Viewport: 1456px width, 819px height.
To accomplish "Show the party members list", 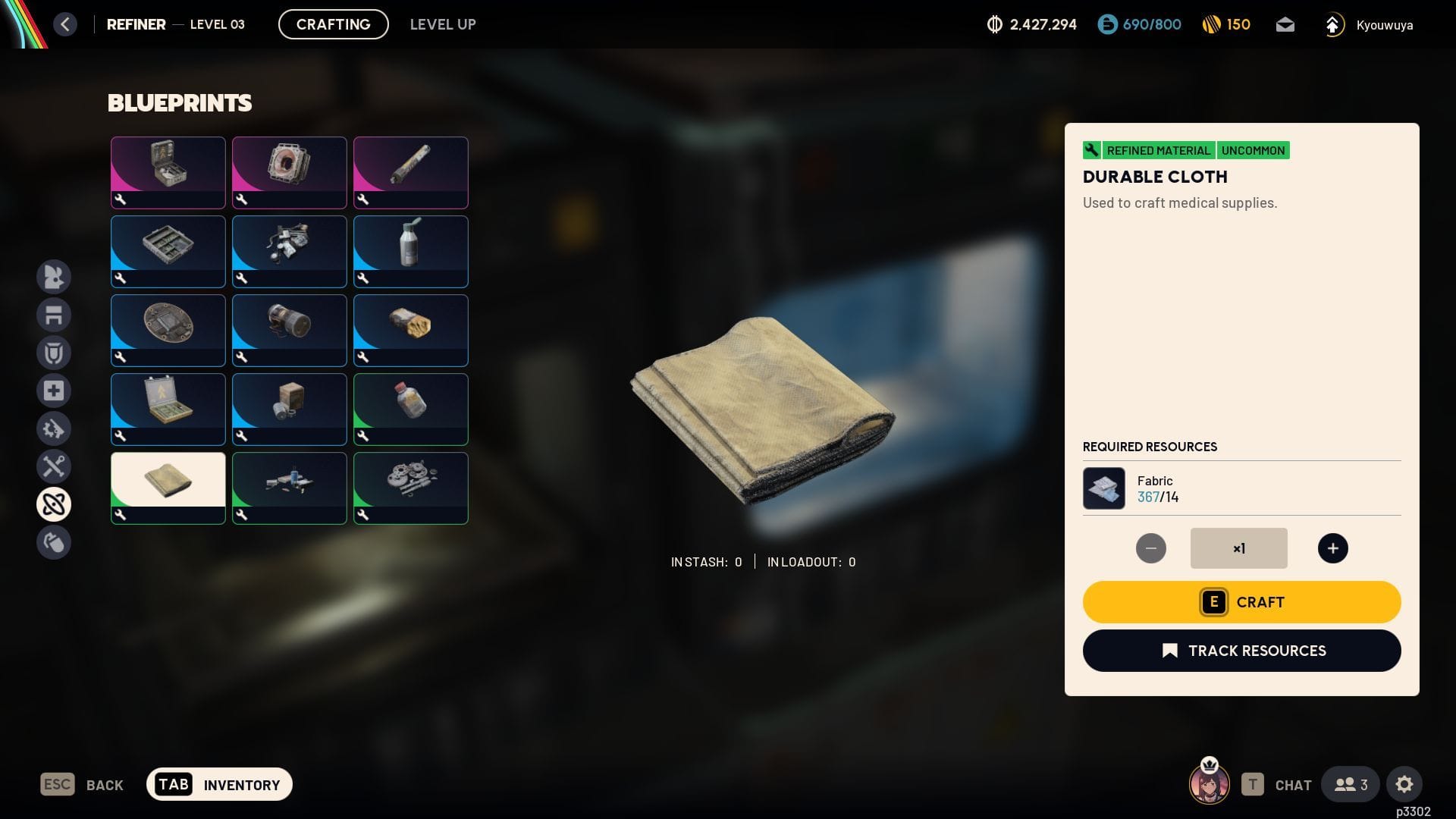I will click(x=1351, y=784).
